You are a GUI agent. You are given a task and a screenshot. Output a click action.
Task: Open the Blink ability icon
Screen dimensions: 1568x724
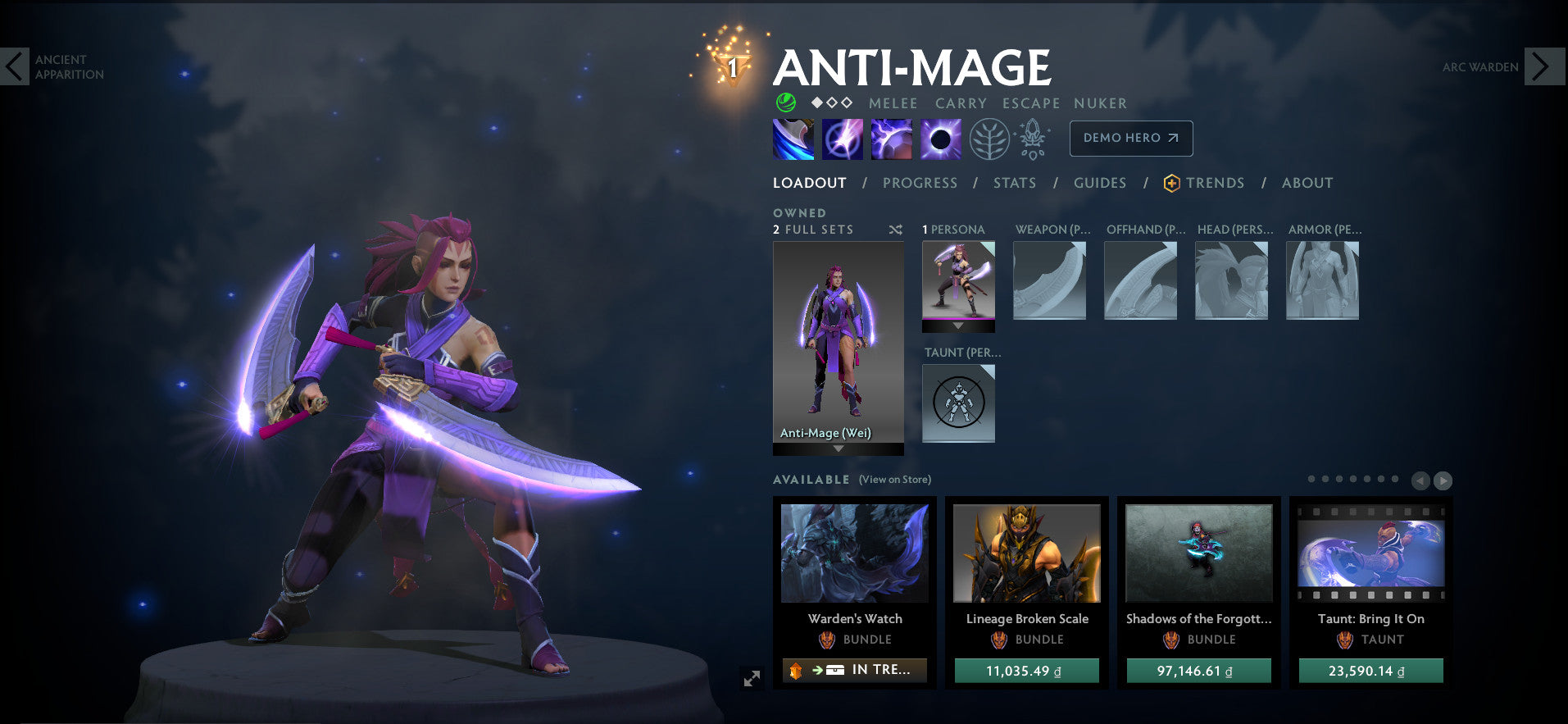tap(842, 139)
